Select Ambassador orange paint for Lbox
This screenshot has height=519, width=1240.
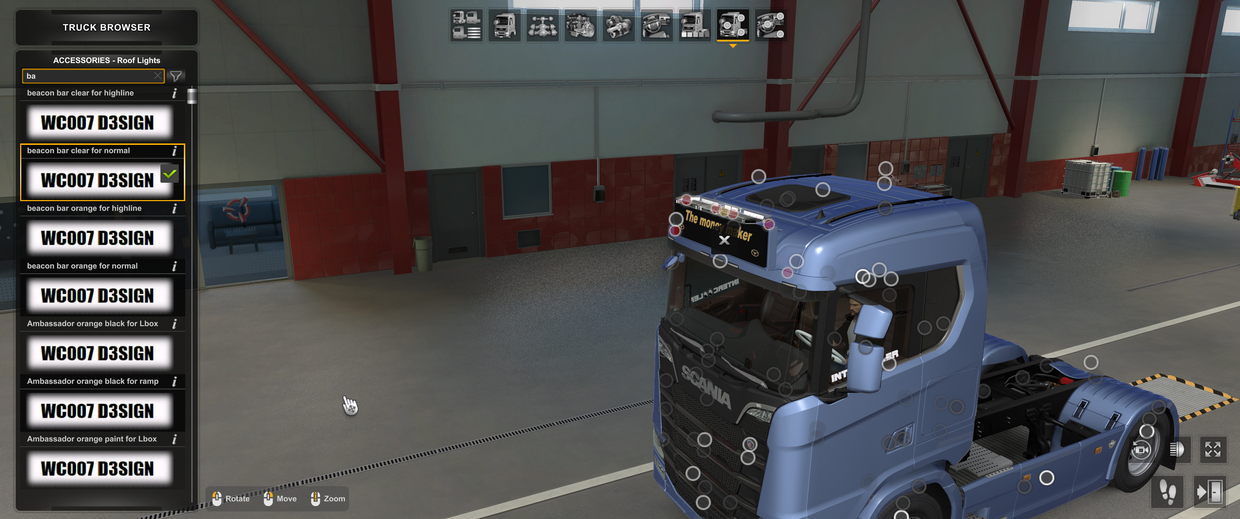(97, 468)
